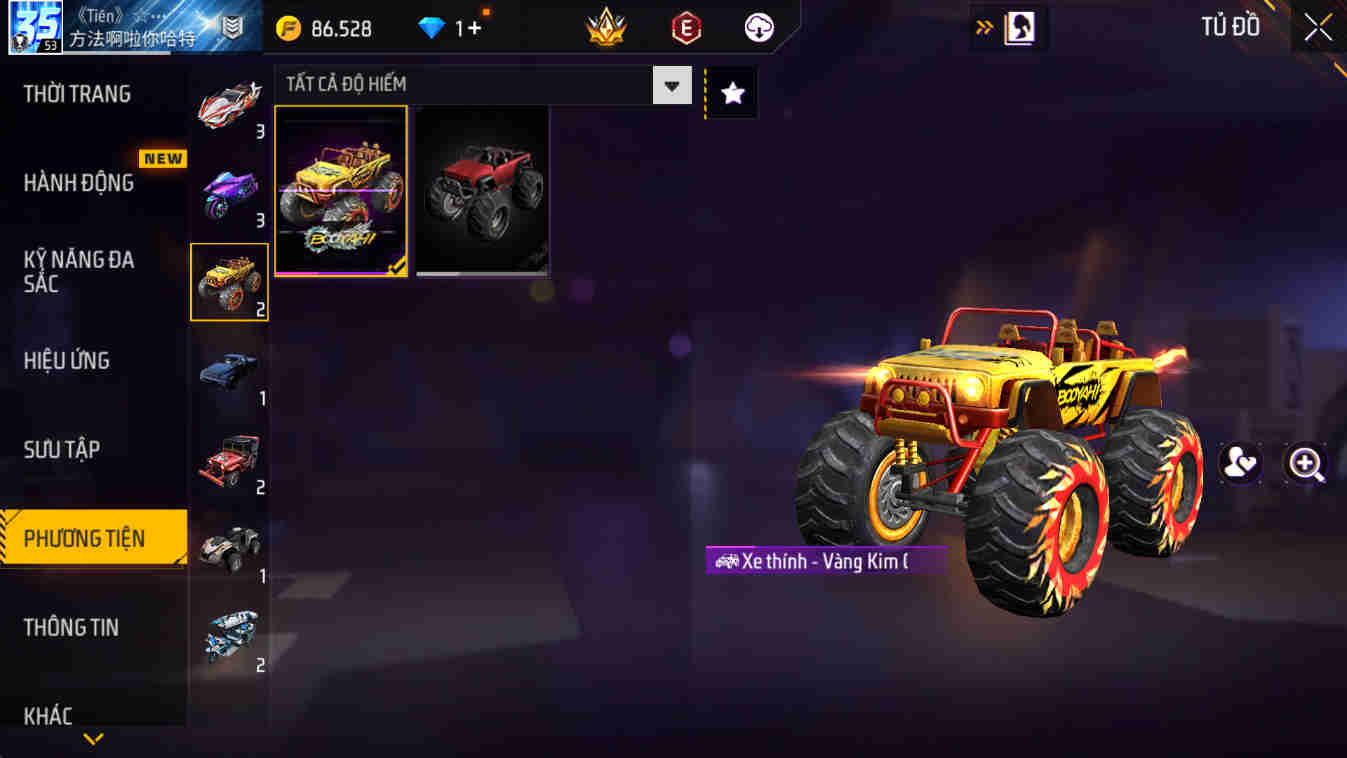Screen dimensions: 1347x758
Task: Open the cloud download icon
Action: pos(758,27)
